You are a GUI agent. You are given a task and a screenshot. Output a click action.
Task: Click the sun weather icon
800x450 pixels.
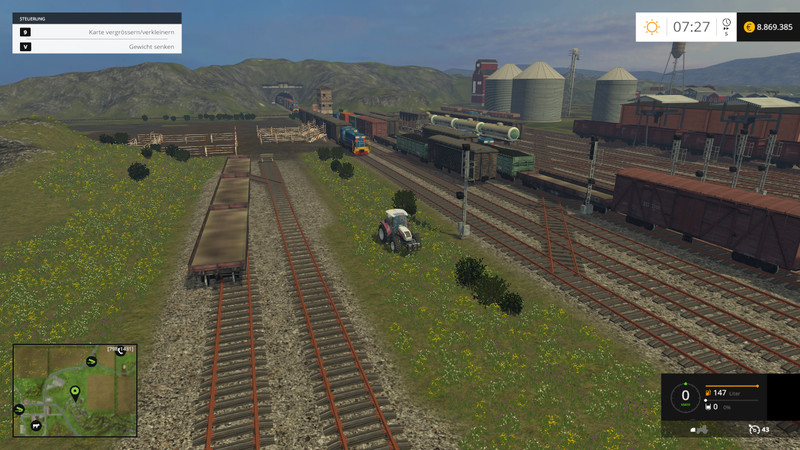coord(652,27)
